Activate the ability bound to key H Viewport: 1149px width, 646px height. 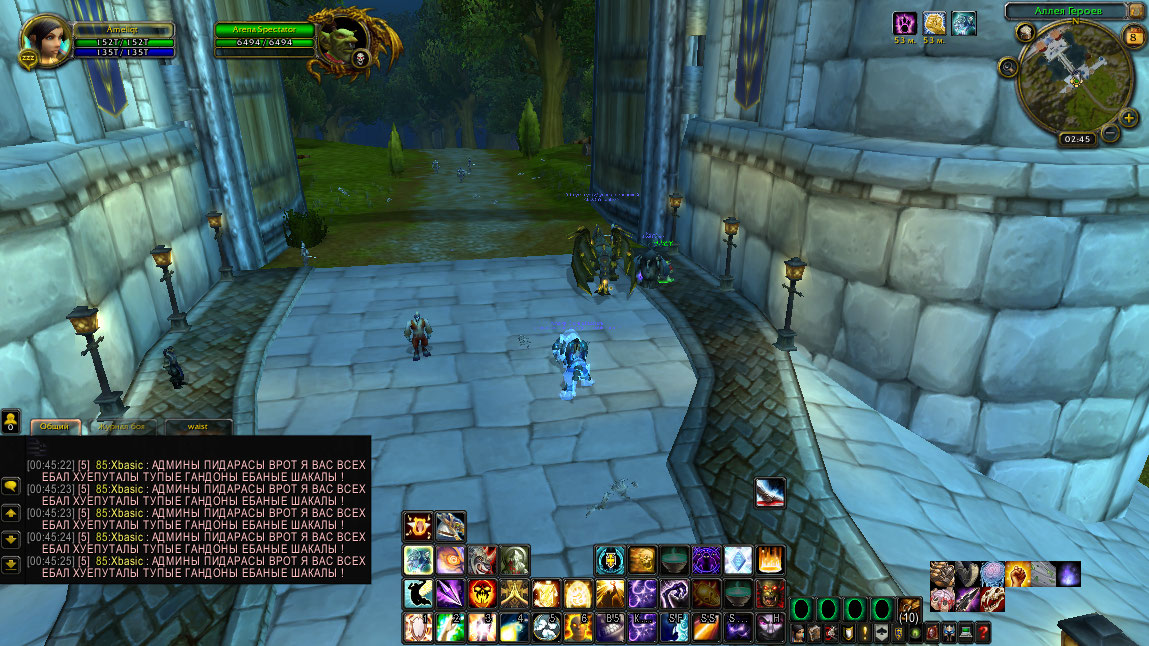pyautogui.click(x=770, y=627)
